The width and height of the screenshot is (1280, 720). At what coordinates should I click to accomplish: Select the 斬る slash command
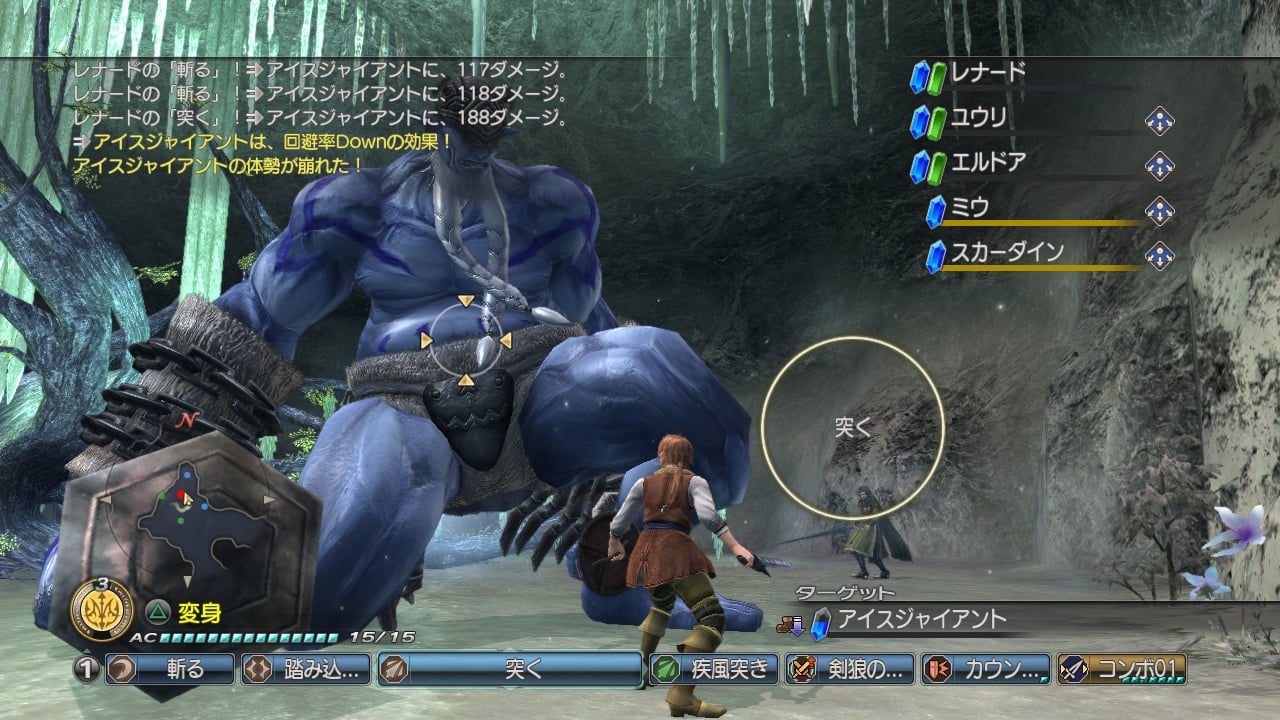(169, 669)
